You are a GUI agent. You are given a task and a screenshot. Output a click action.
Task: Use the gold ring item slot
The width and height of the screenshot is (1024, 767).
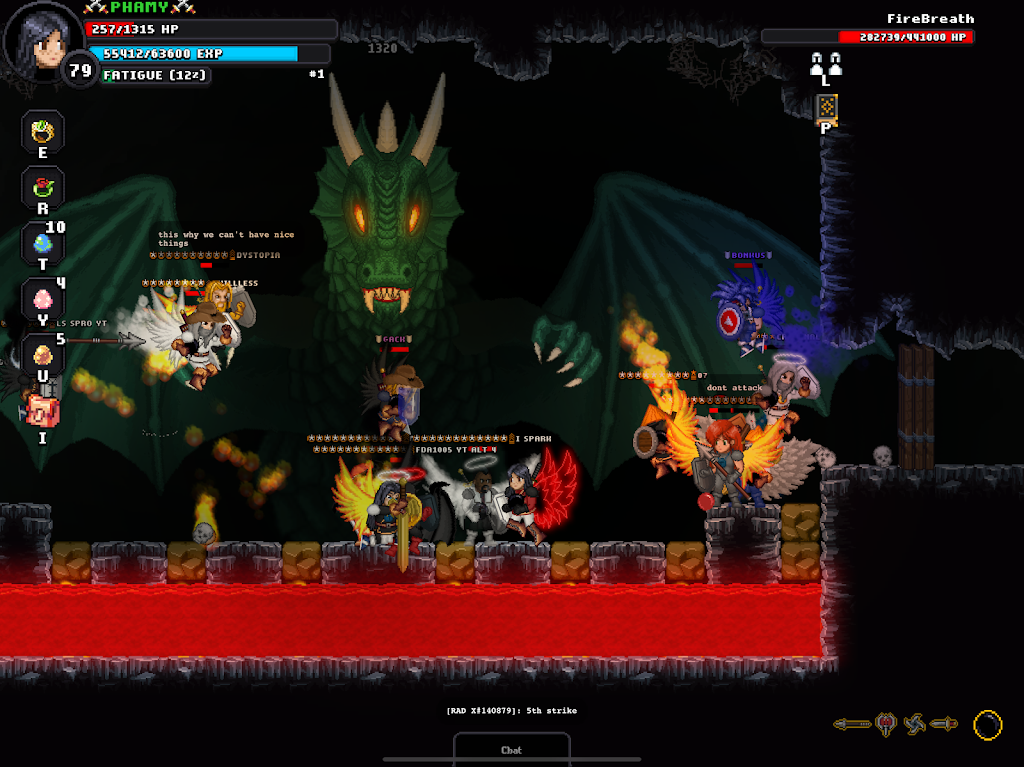pos(43,132)
